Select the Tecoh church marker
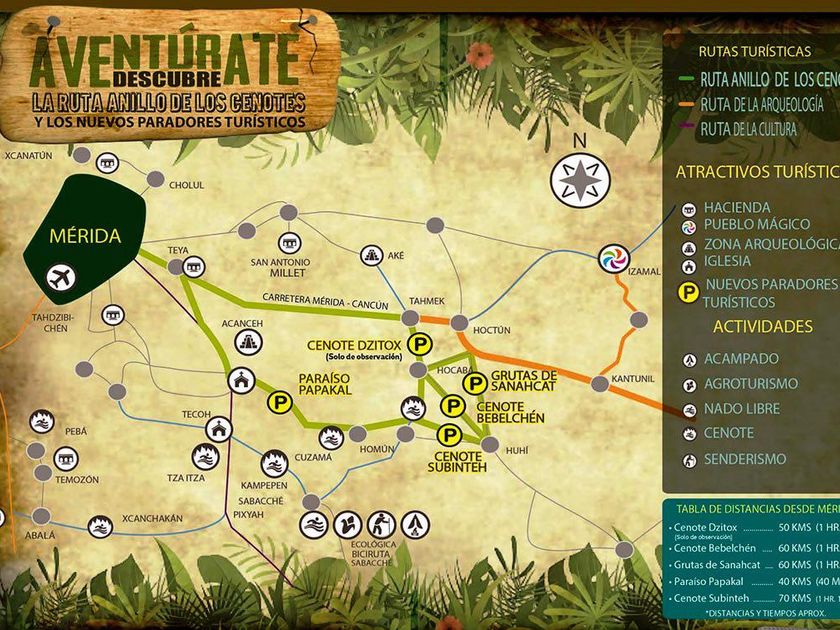This screenshot has height=630, width=840. [218, 429]
